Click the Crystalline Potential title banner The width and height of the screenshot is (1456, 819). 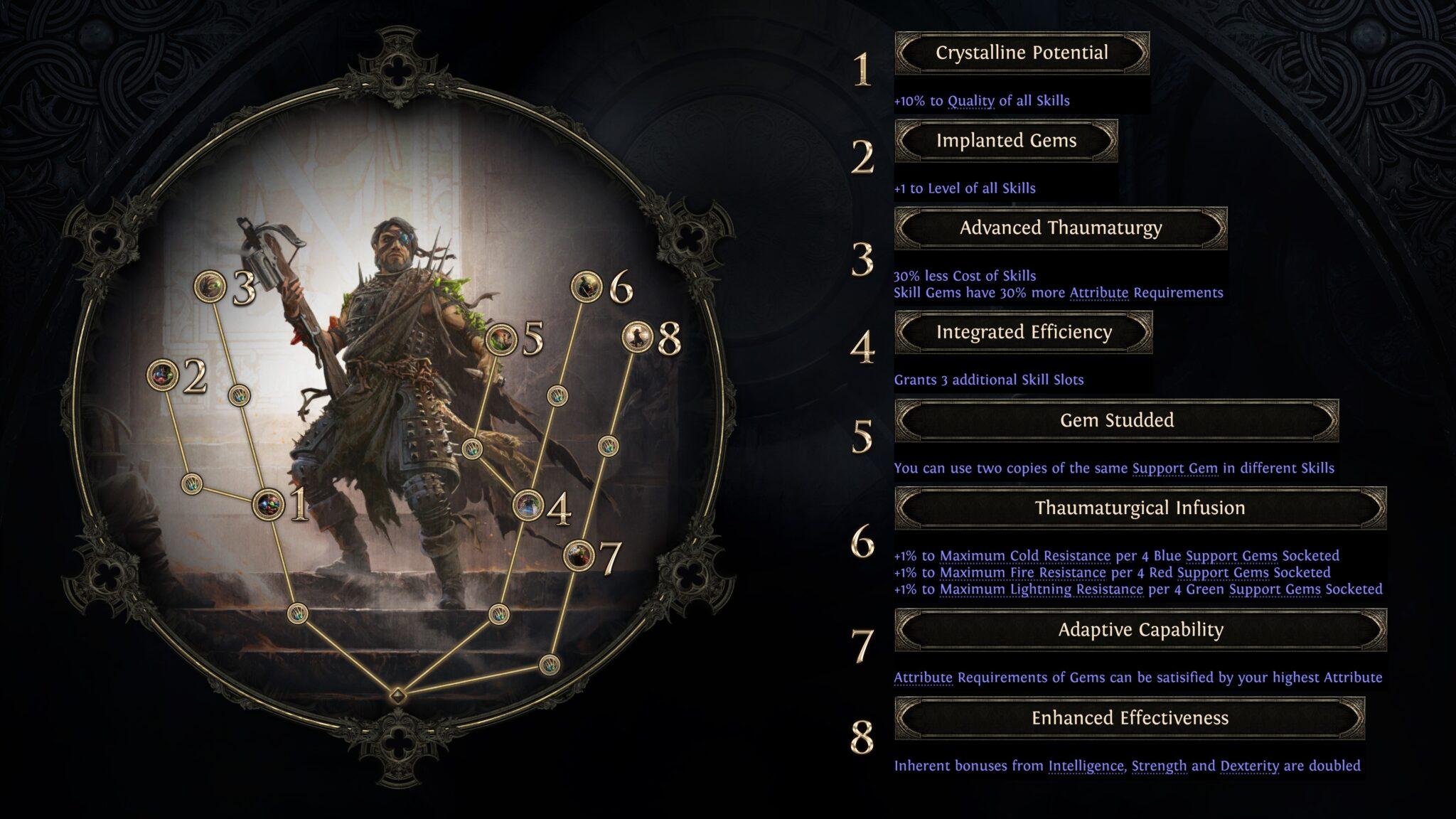click(x=1022, y=53)
